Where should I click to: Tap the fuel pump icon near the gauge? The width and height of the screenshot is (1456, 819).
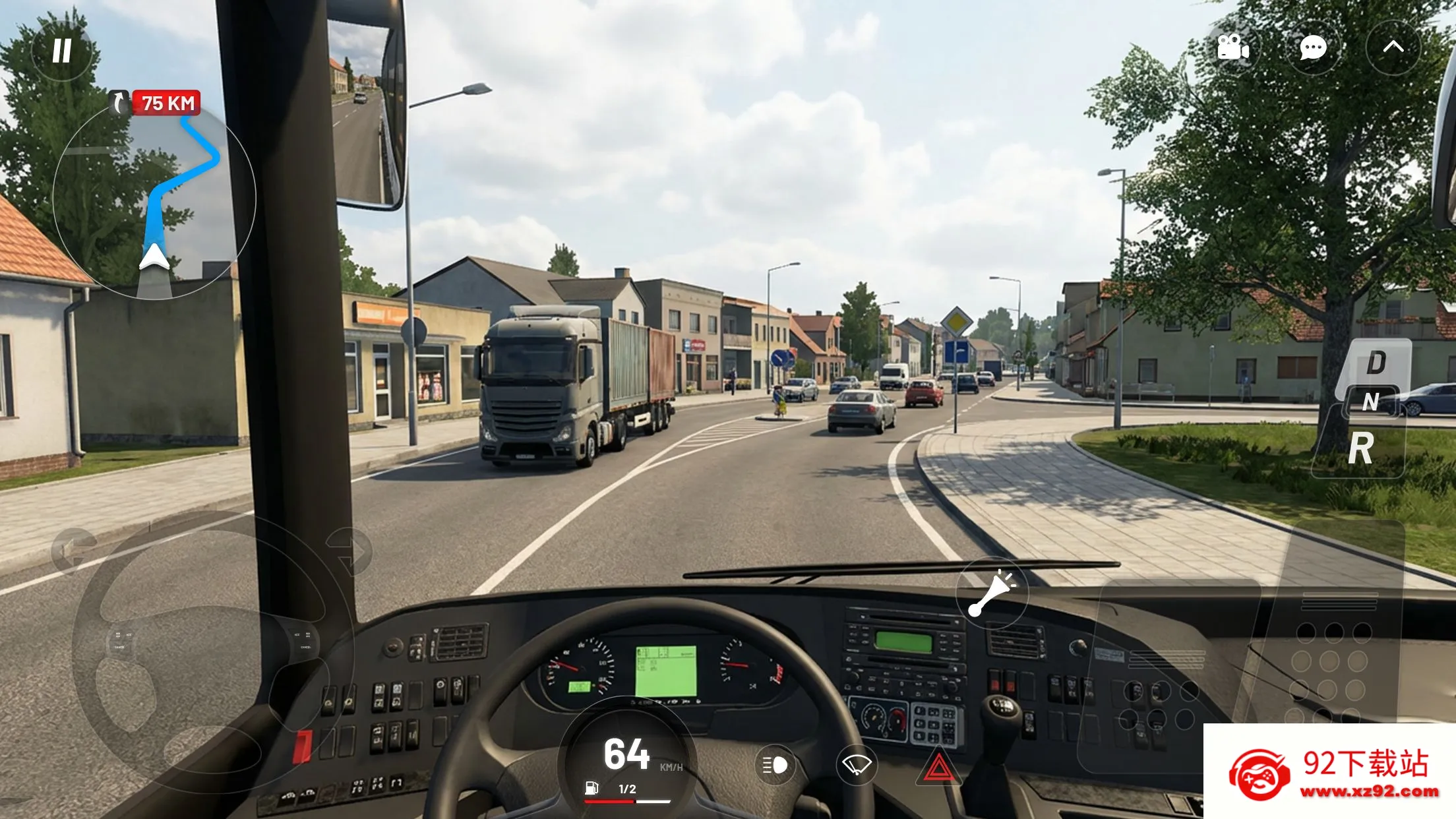592,787
